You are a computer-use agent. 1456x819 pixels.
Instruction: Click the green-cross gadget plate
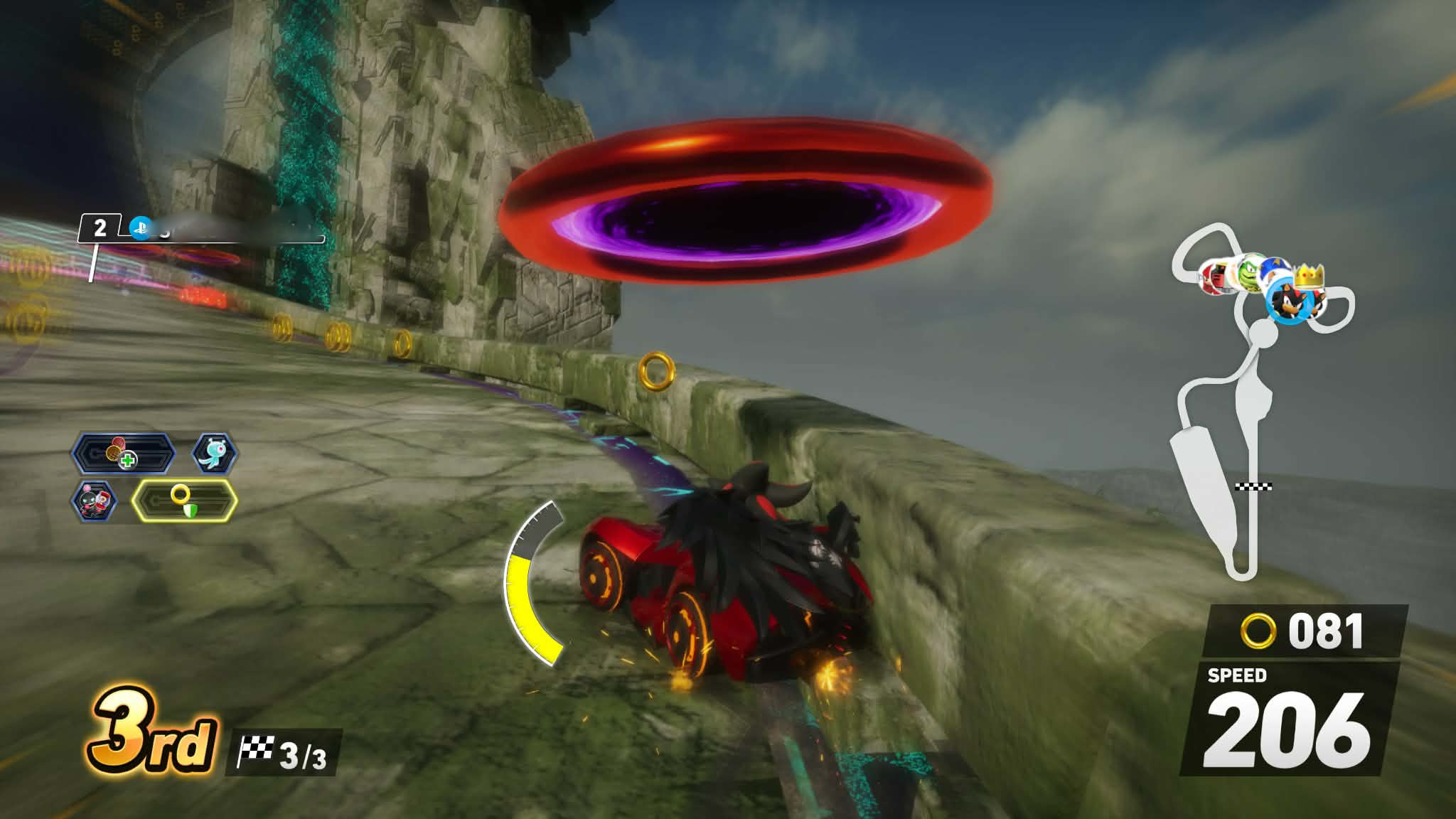click(x=124, y=453)
